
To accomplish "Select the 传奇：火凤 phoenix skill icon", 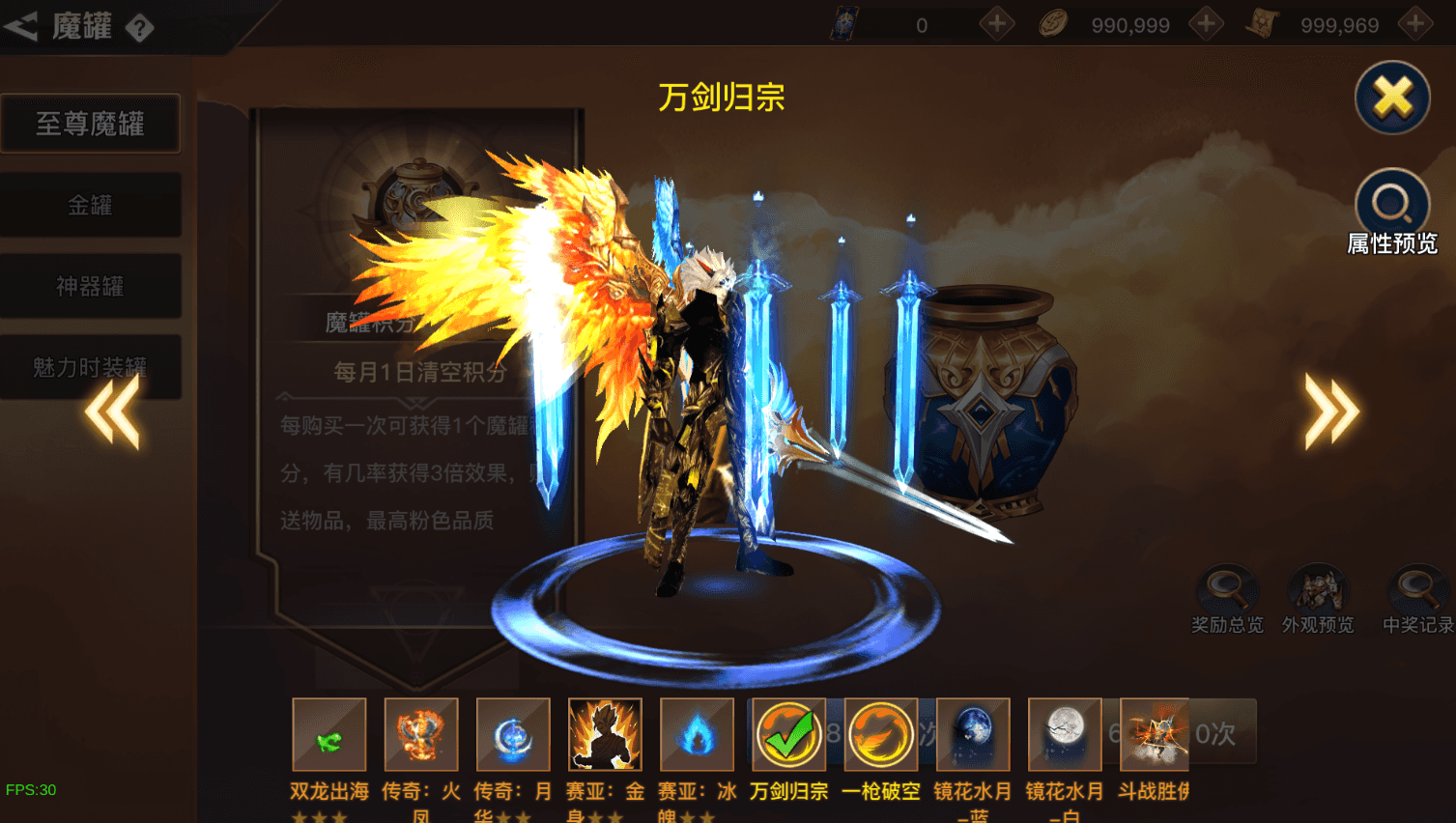I will click(x=419, y=734).
